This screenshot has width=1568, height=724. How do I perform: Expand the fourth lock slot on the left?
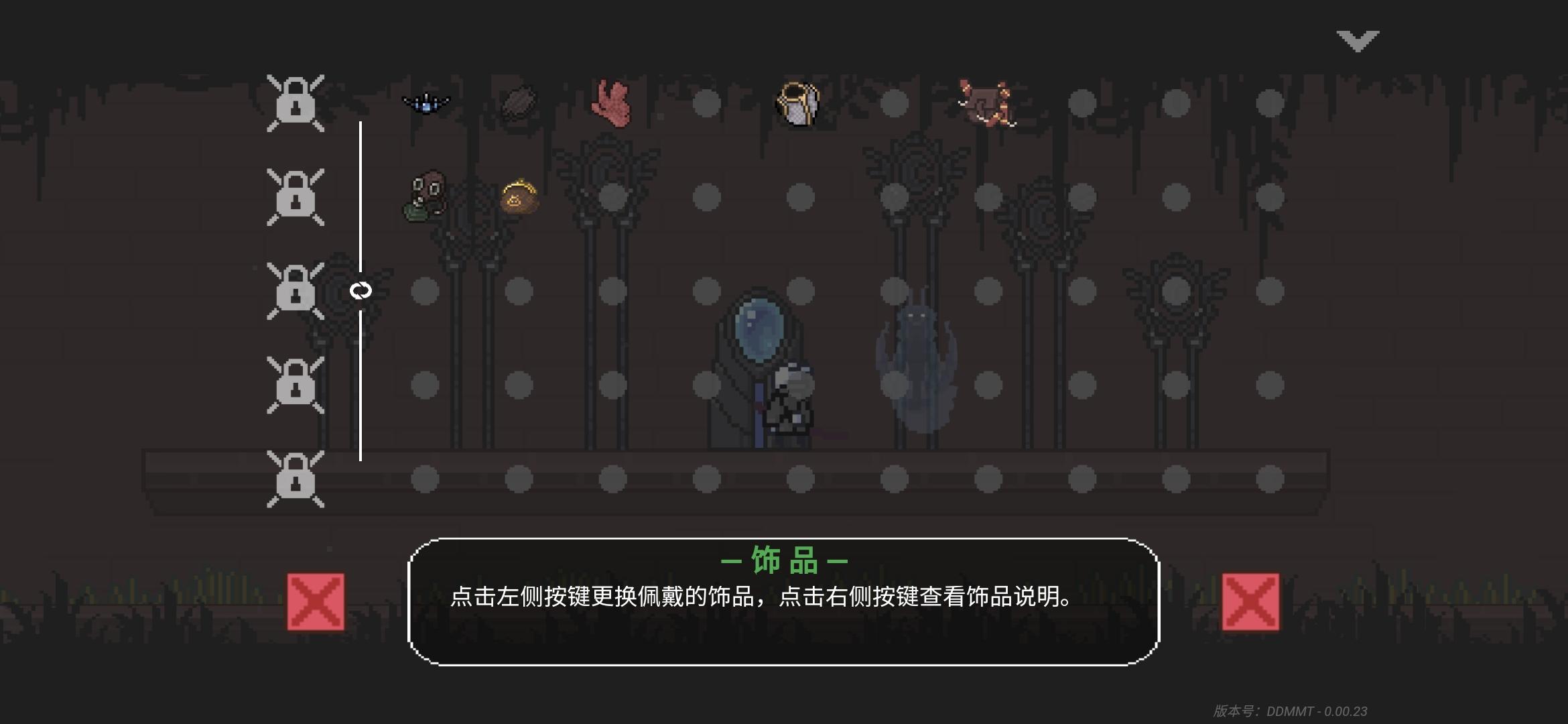click(x=295, y=385)
